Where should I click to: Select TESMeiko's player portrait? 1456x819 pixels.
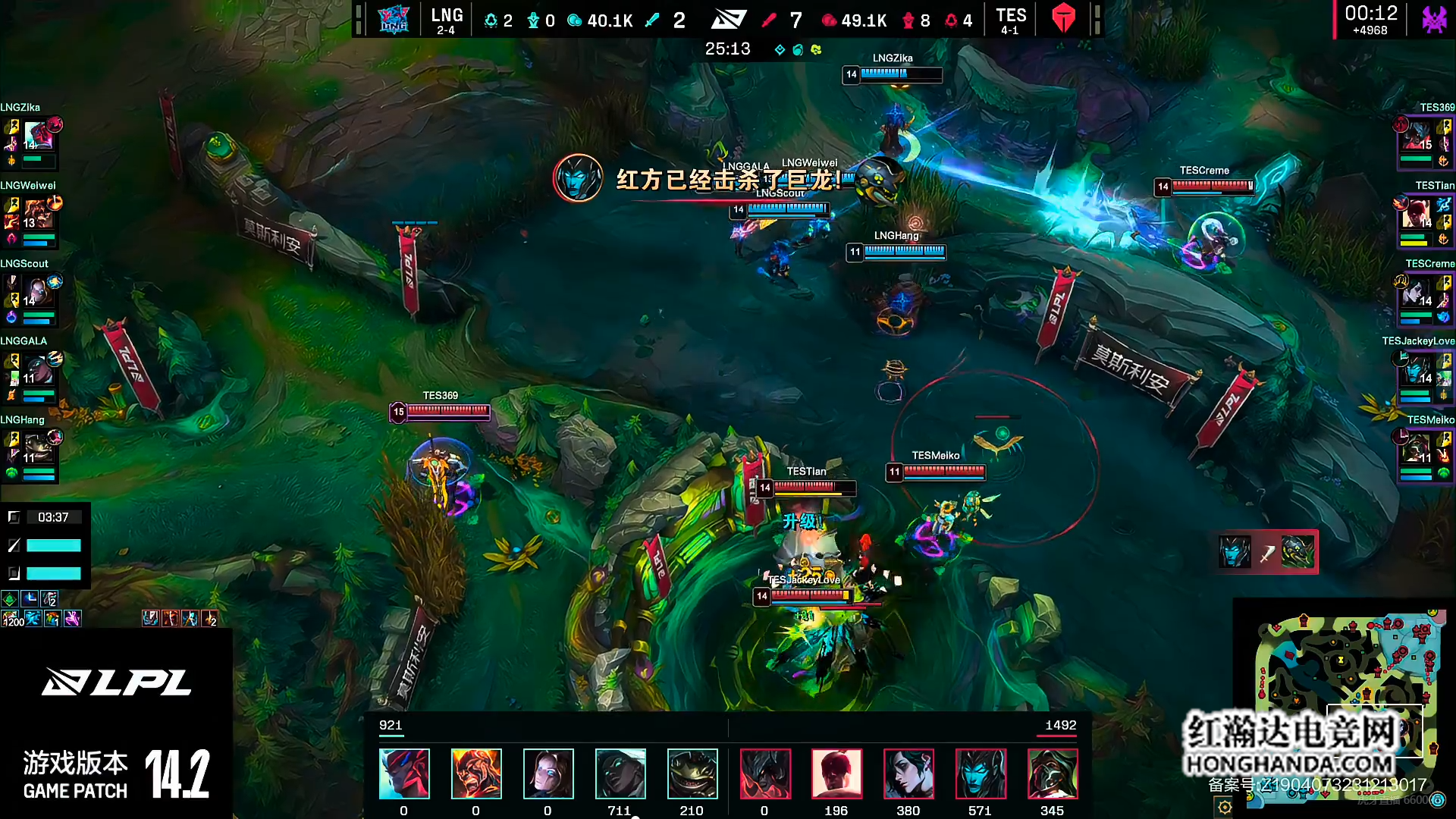(x=1415, y=449)
